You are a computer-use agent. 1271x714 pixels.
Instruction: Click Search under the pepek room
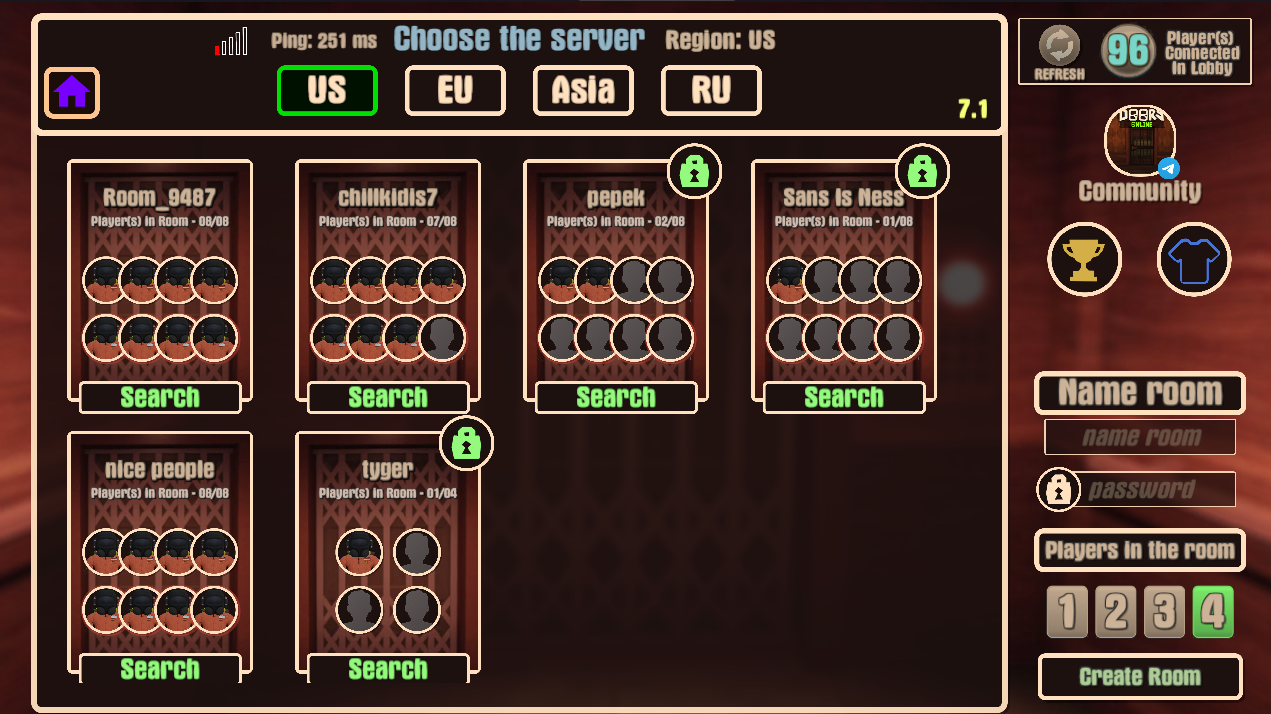pos(616,397)
